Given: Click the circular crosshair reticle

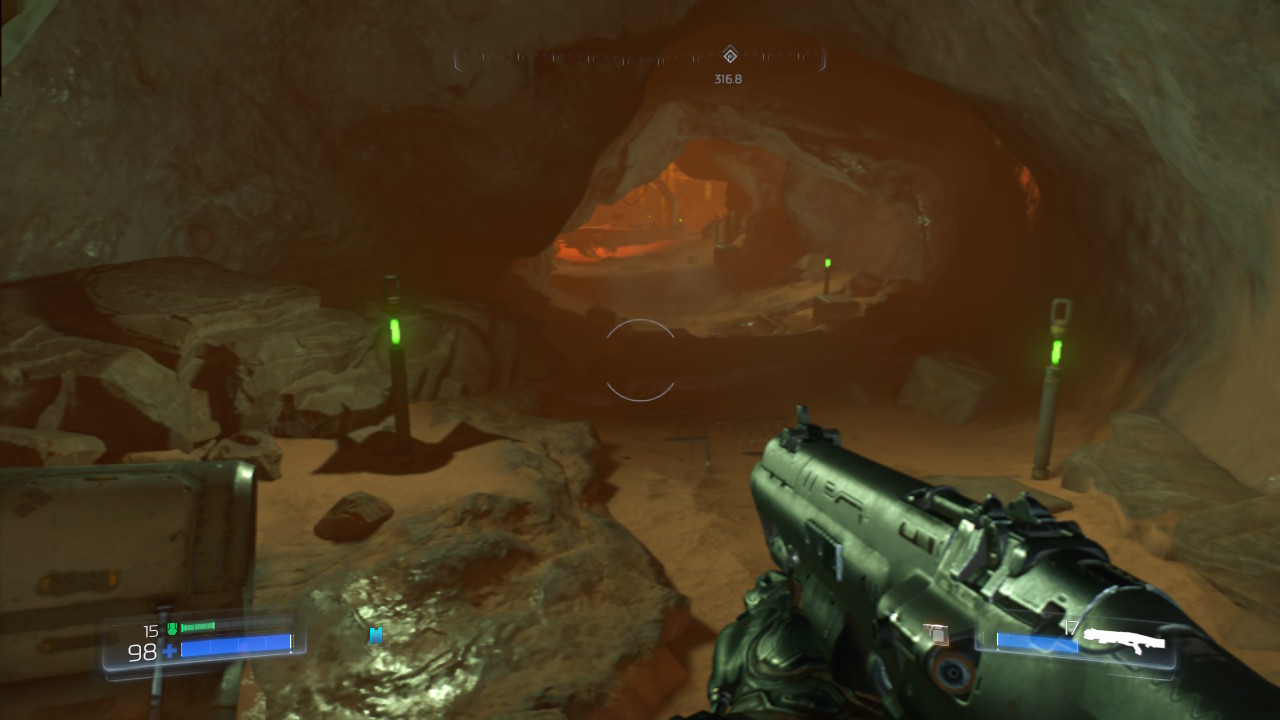Looking at the screenshot, I should click(x=639, y=358).
